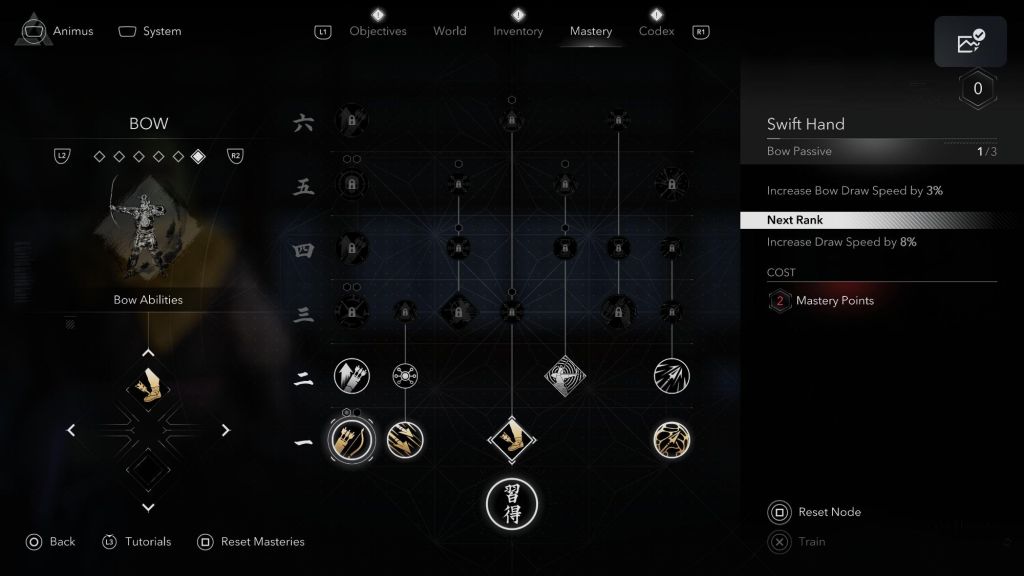1024x576 pixels.
Task: Open the World tab
Action: click(x=450, y=31)
